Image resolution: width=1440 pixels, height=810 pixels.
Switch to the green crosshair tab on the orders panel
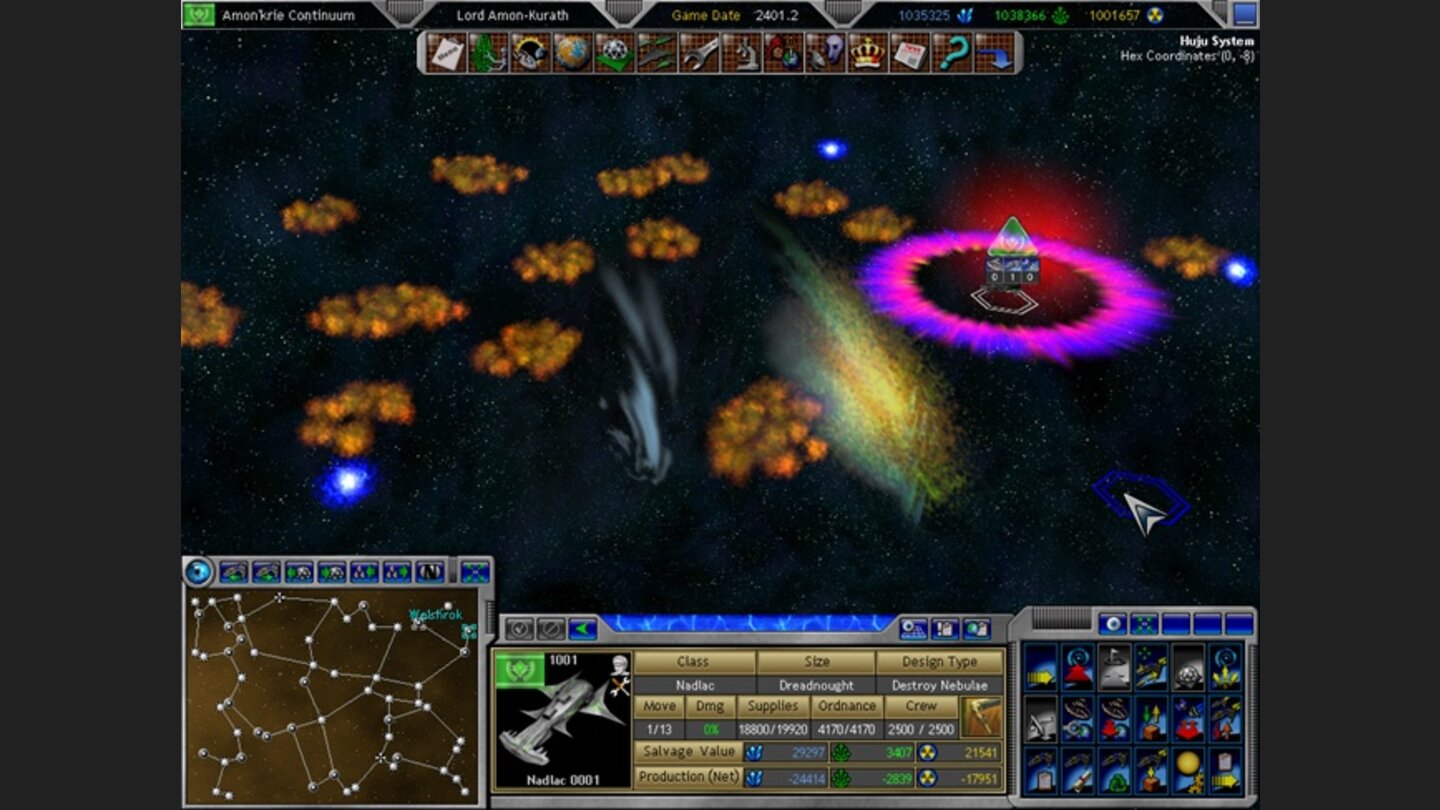click(x=1143, y=623)
